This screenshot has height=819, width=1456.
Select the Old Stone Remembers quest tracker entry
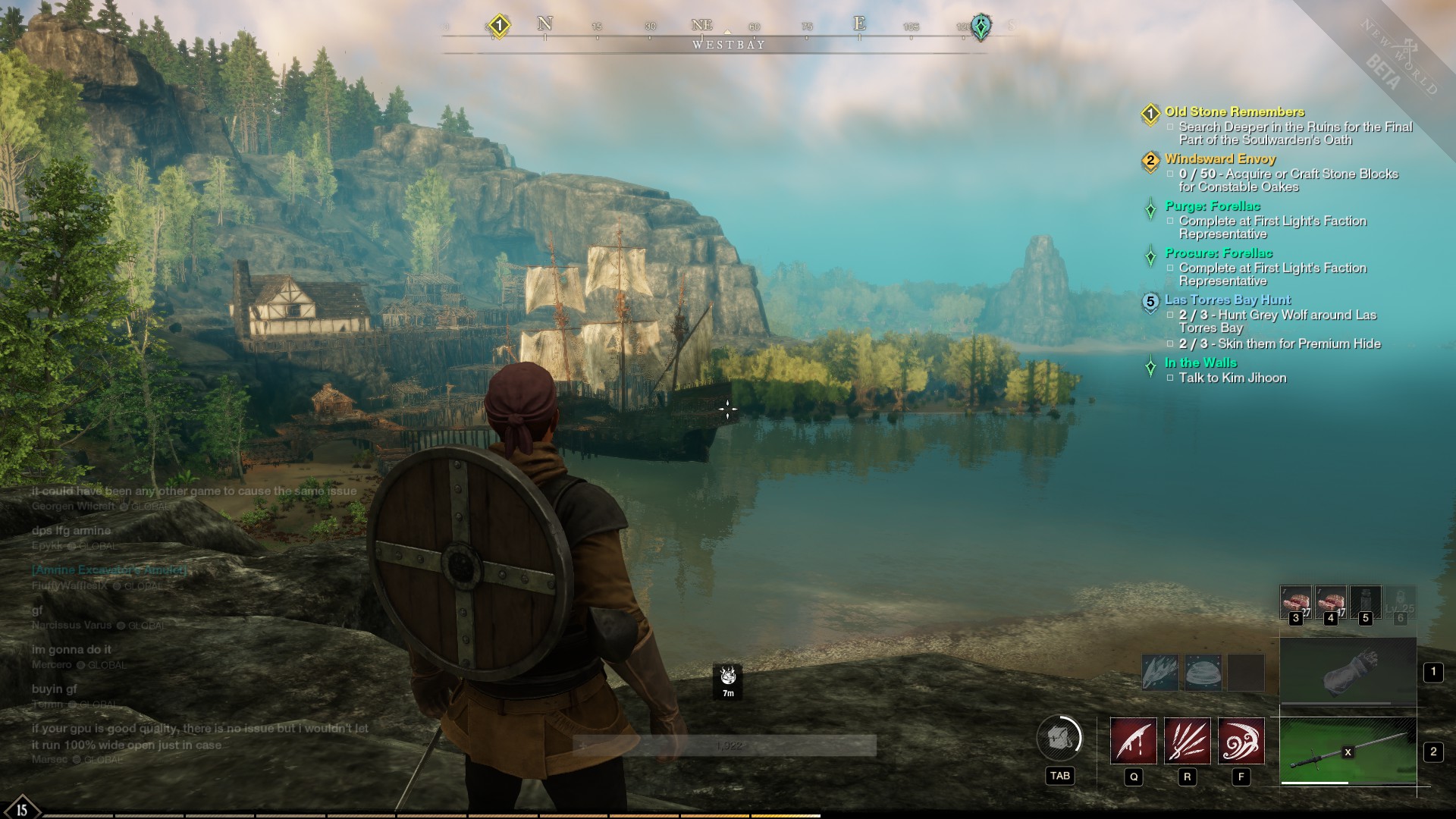[x=1235, y=111]
